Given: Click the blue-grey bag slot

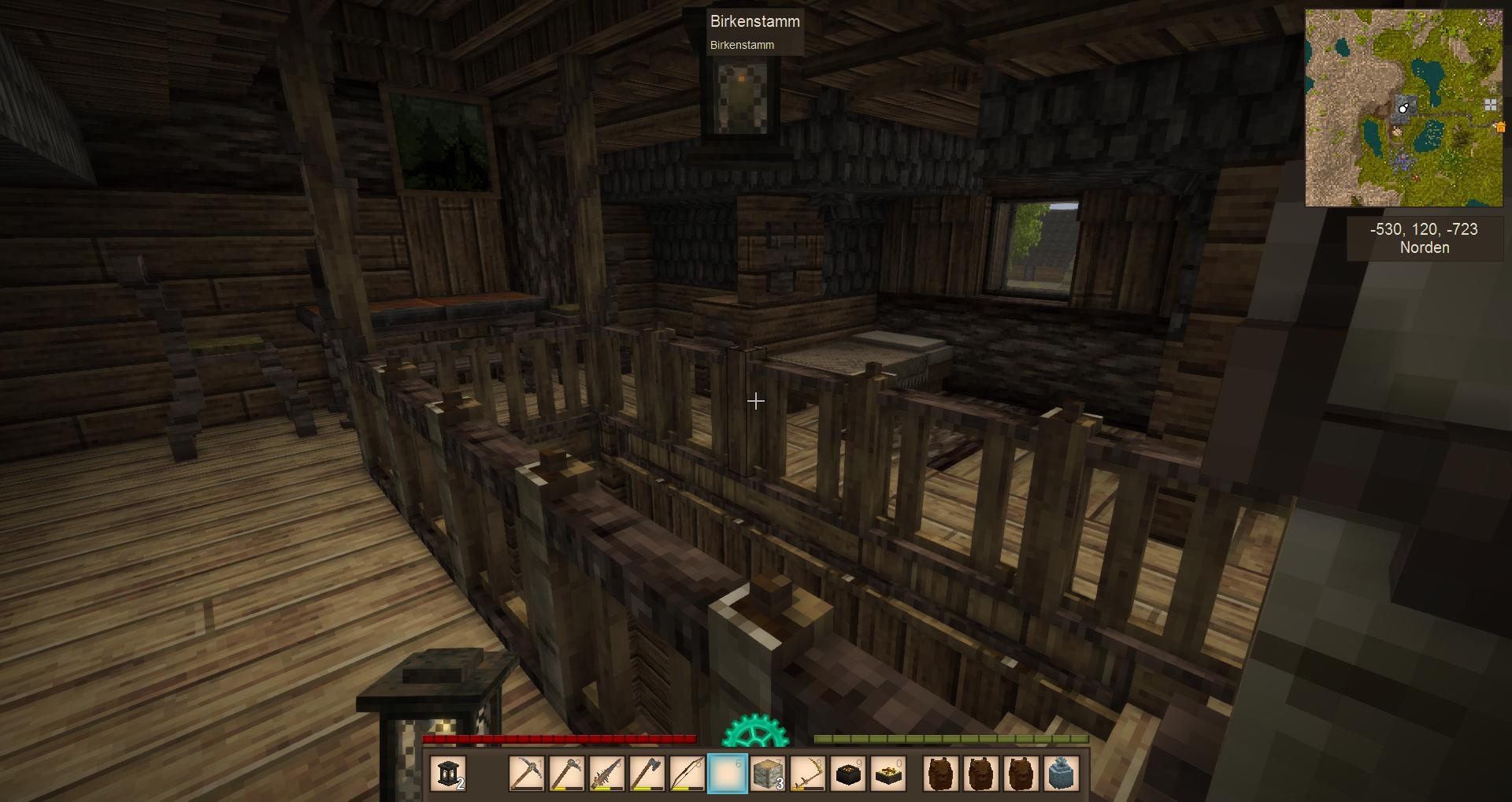Looking at the screenshot, I should pos(1062,774).
